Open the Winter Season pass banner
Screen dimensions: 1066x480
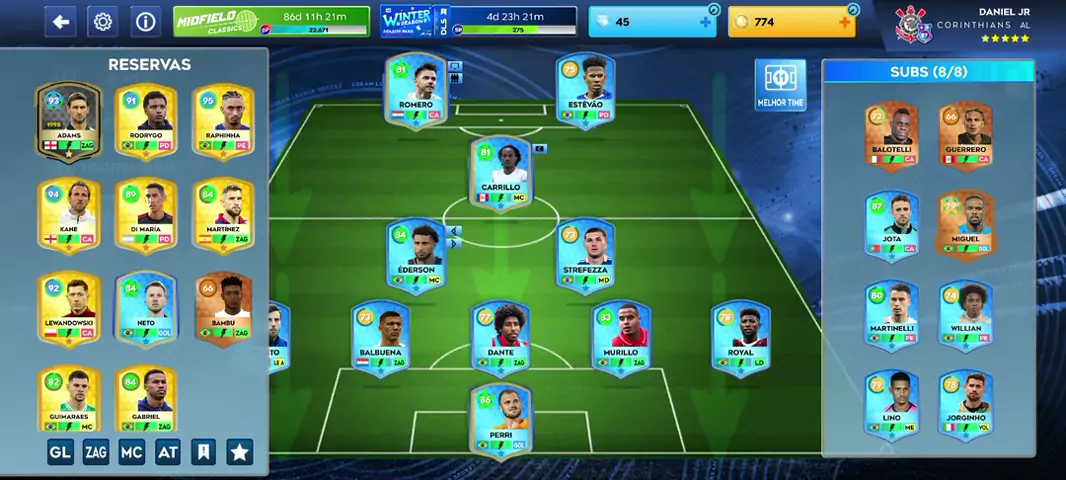point(478,21)
